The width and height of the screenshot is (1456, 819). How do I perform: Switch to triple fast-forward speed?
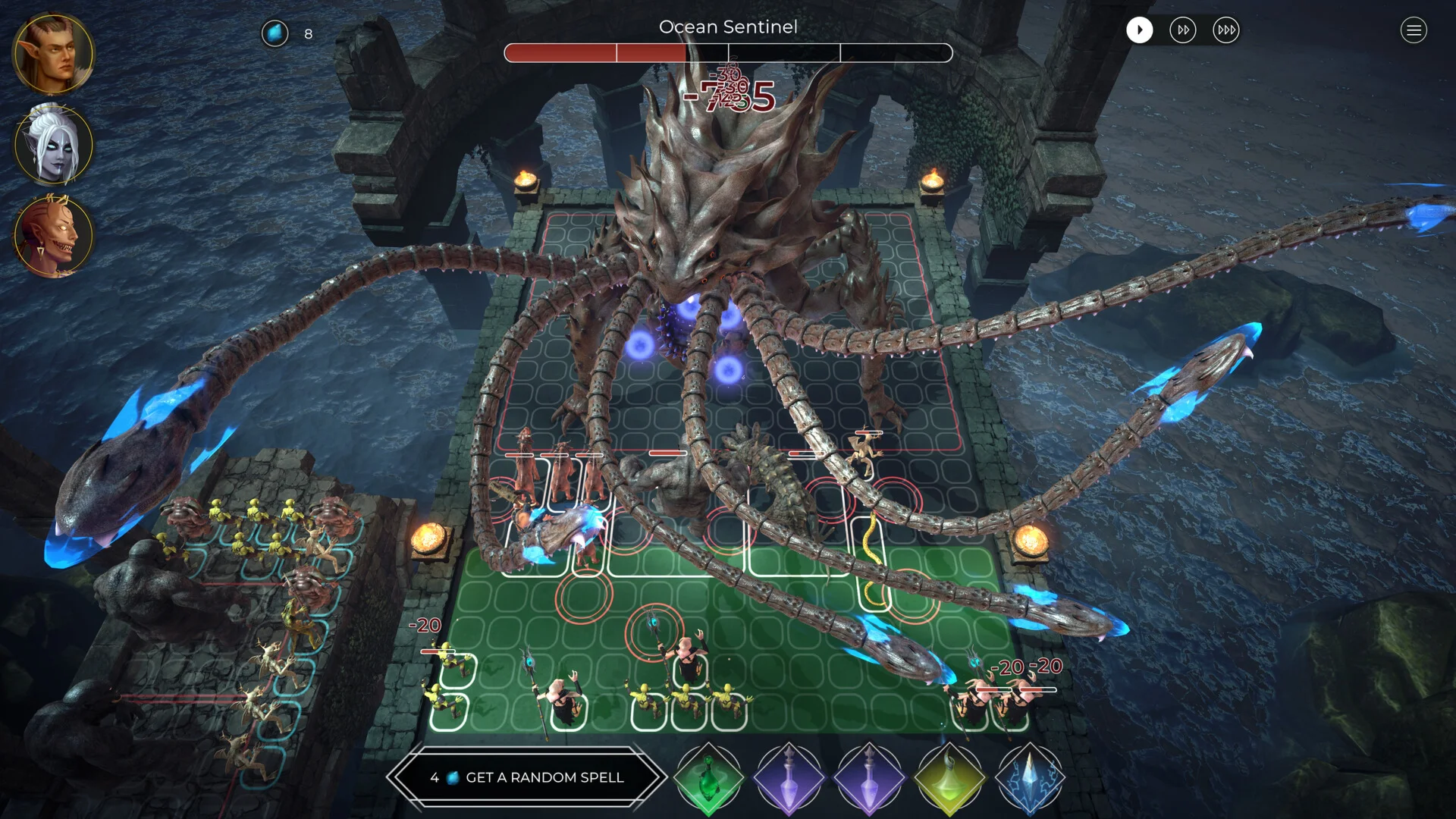click(x=1225, y=30)
